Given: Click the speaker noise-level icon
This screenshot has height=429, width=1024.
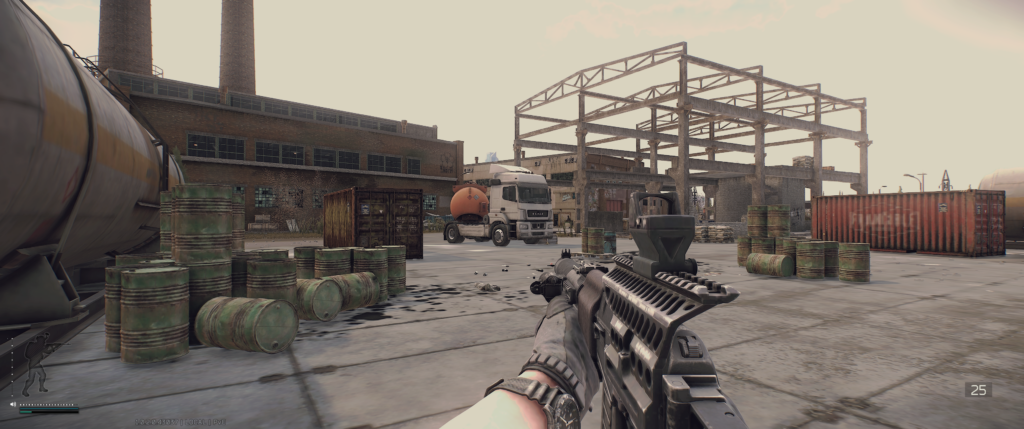Looking at the screenshot, I should click(x=13, y=404).
